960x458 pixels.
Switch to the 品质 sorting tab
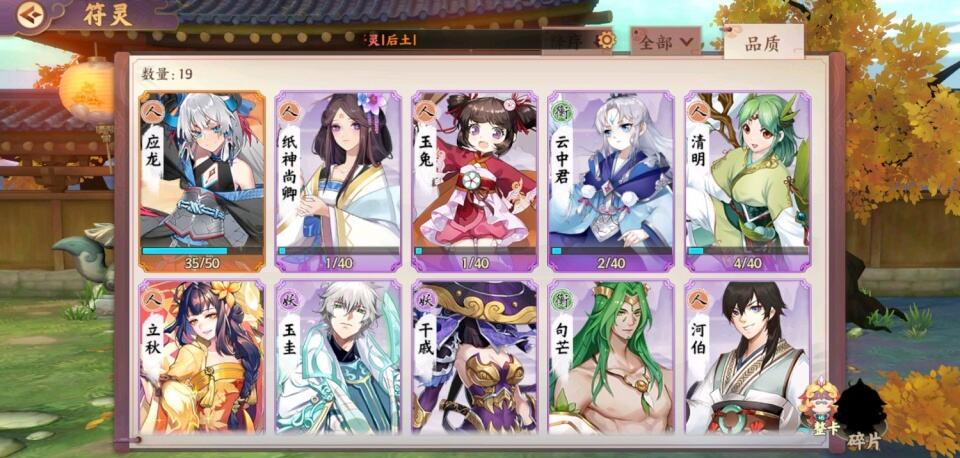[763, 43]
